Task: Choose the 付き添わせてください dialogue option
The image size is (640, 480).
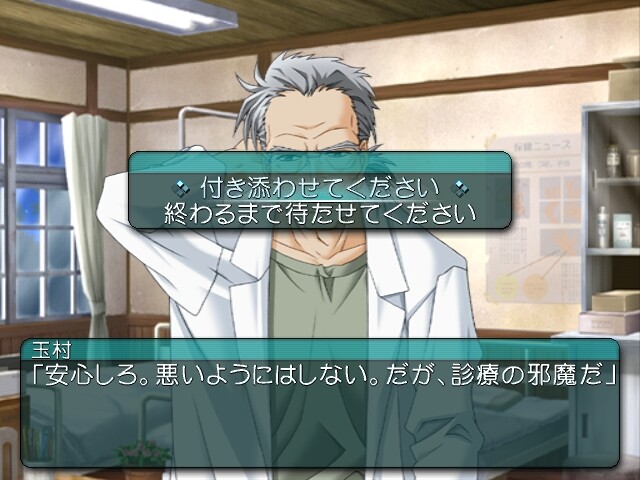Action: (x=319, y=187)
